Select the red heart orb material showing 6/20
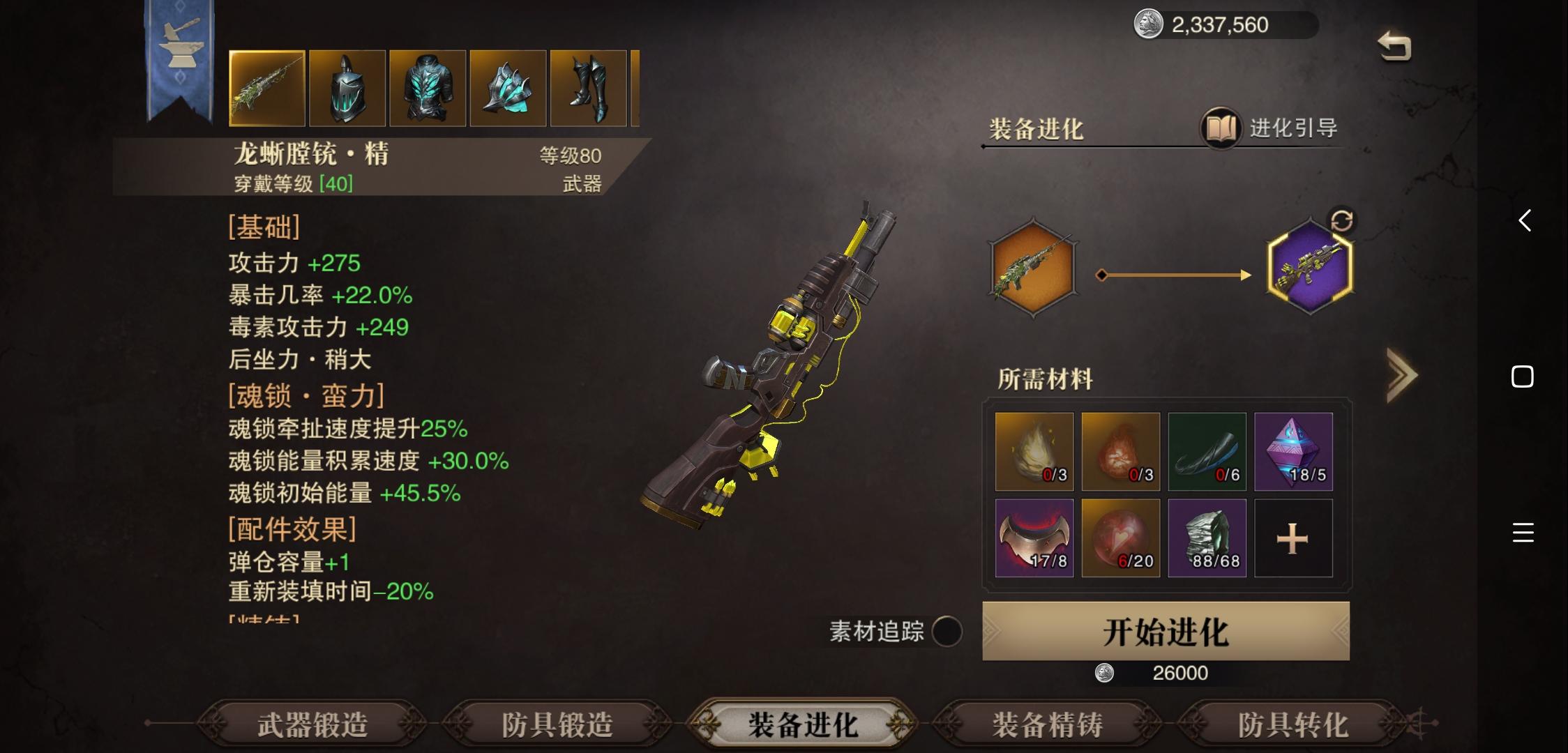 [1120, 536]
